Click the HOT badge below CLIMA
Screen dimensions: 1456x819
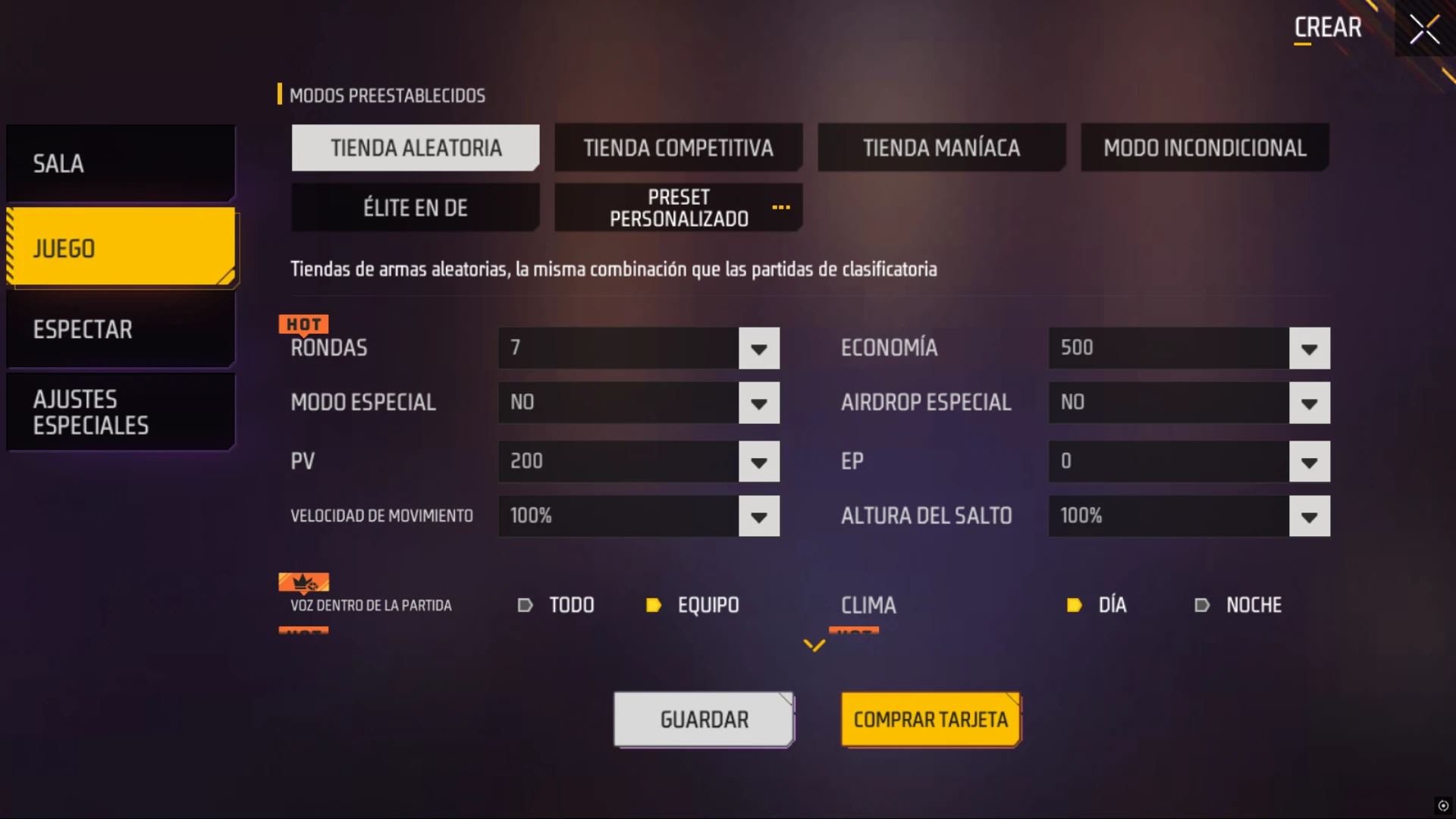(855, 632)
